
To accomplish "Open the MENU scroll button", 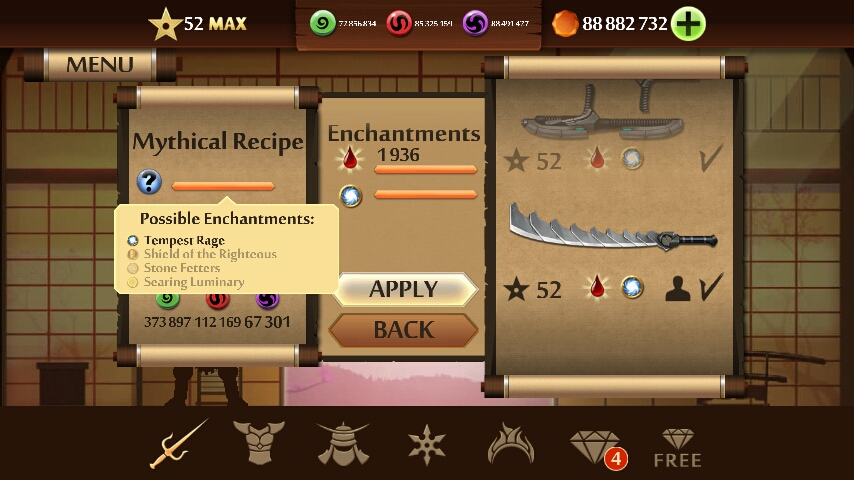I will click(99, 65).
